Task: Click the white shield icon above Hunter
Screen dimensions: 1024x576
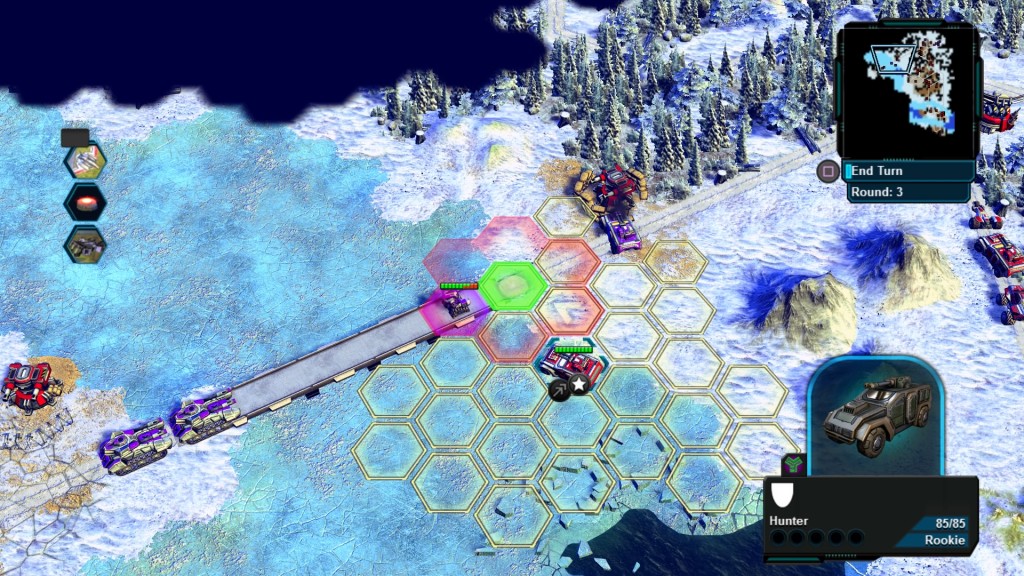Action: click(x=785, y=495)
